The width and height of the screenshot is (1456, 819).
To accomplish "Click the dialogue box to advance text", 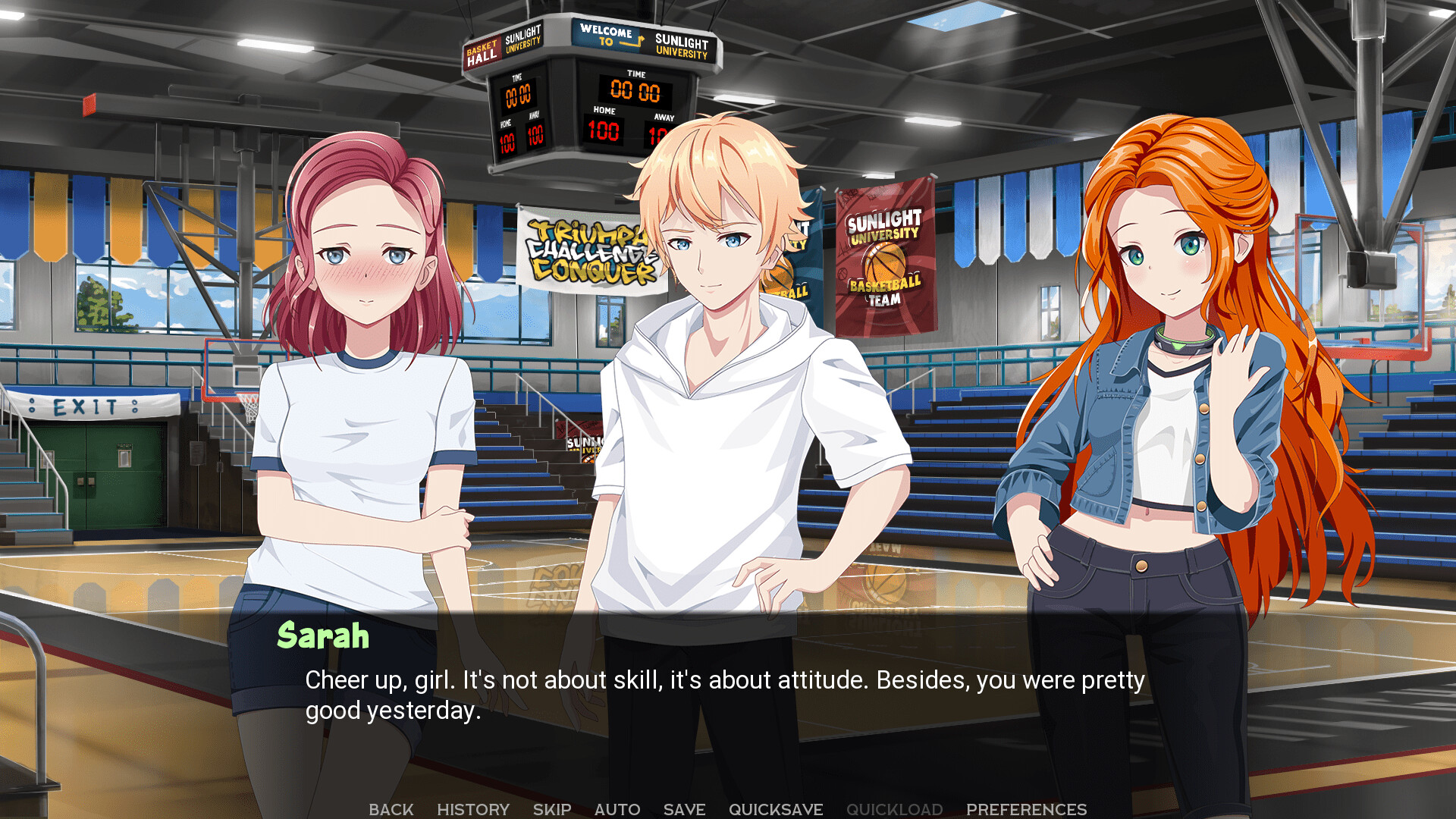I will pyautogui.click(x=728, y=698).
